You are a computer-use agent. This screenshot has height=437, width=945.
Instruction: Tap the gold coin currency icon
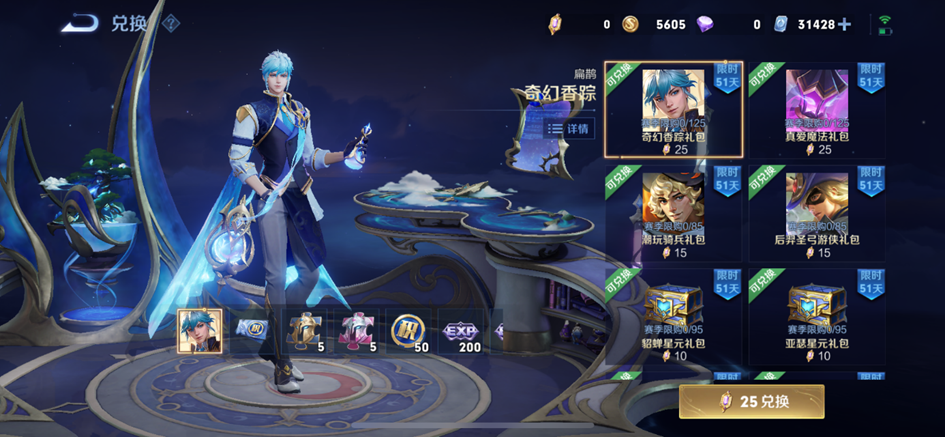pos(630,24)
